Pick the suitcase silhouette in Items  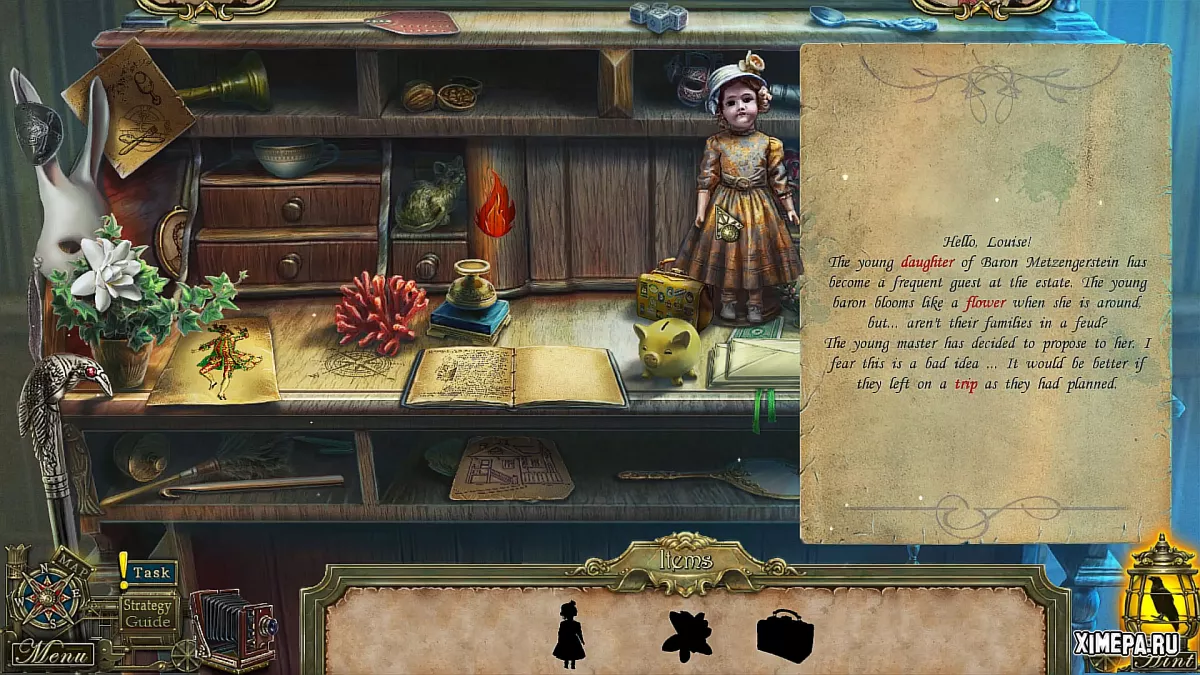(x=785, y=636)
